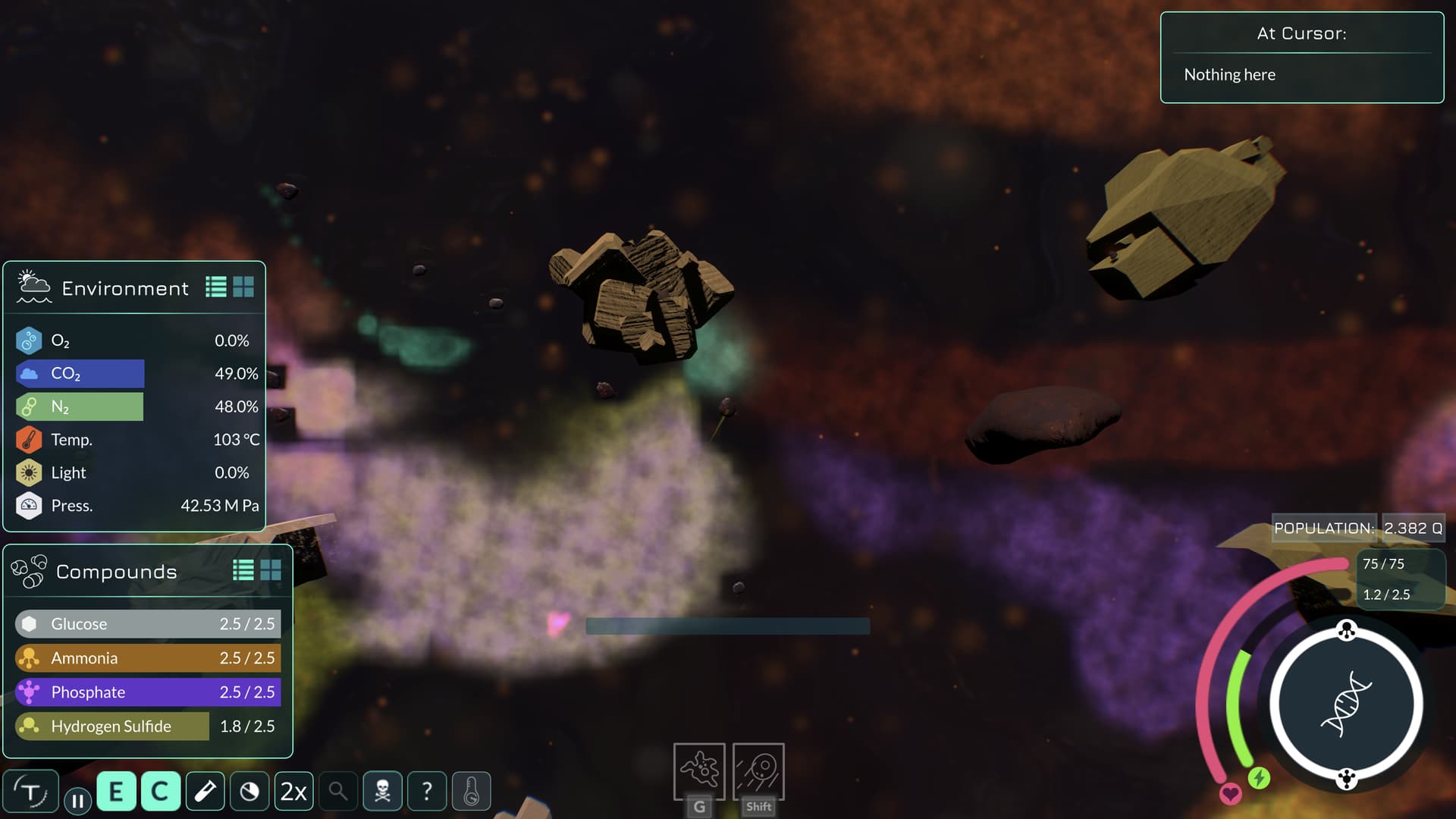This screenshot has width=1456, height=819.
Task: Switch Compounds panel to list view
Action: tap(243, 570)
